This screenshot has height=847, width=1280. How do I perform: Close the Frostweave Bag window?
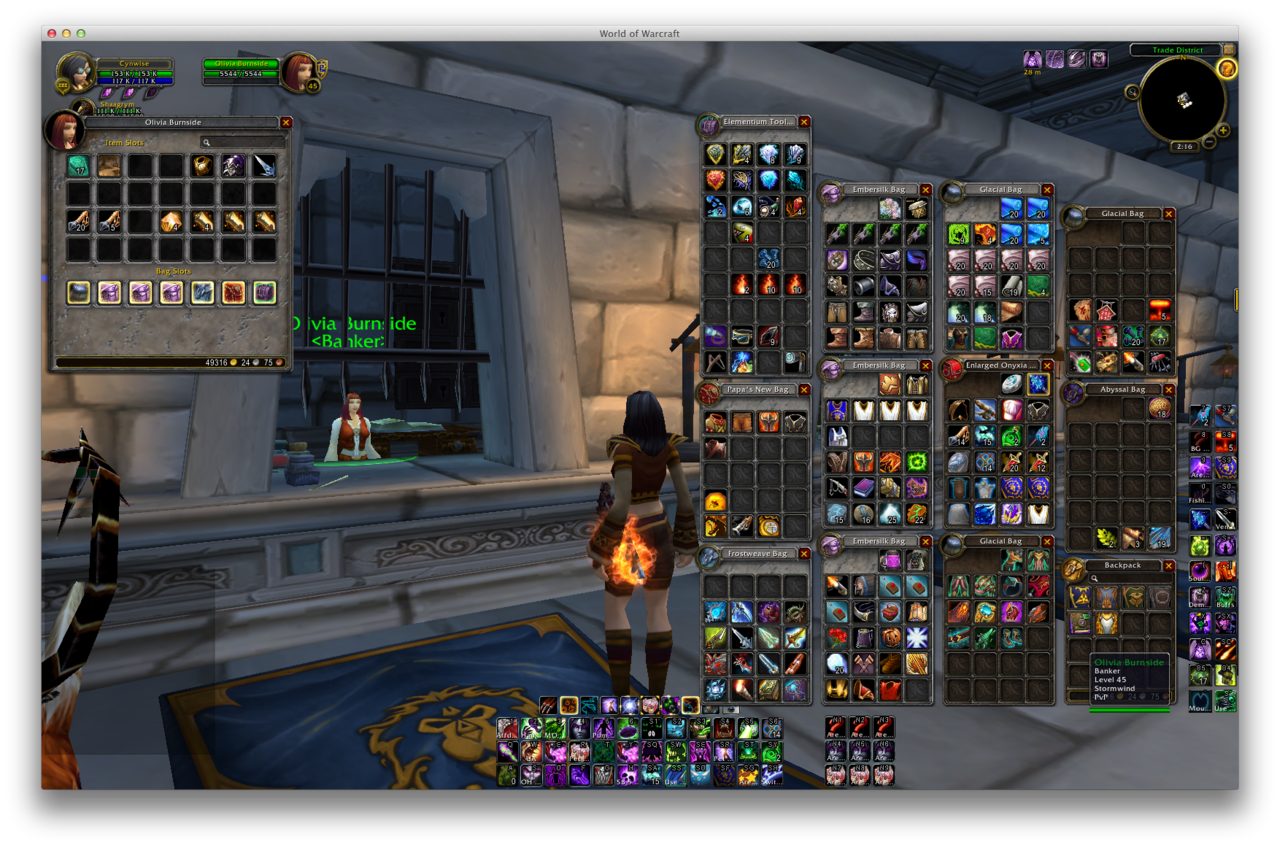[x=804, y=554]
